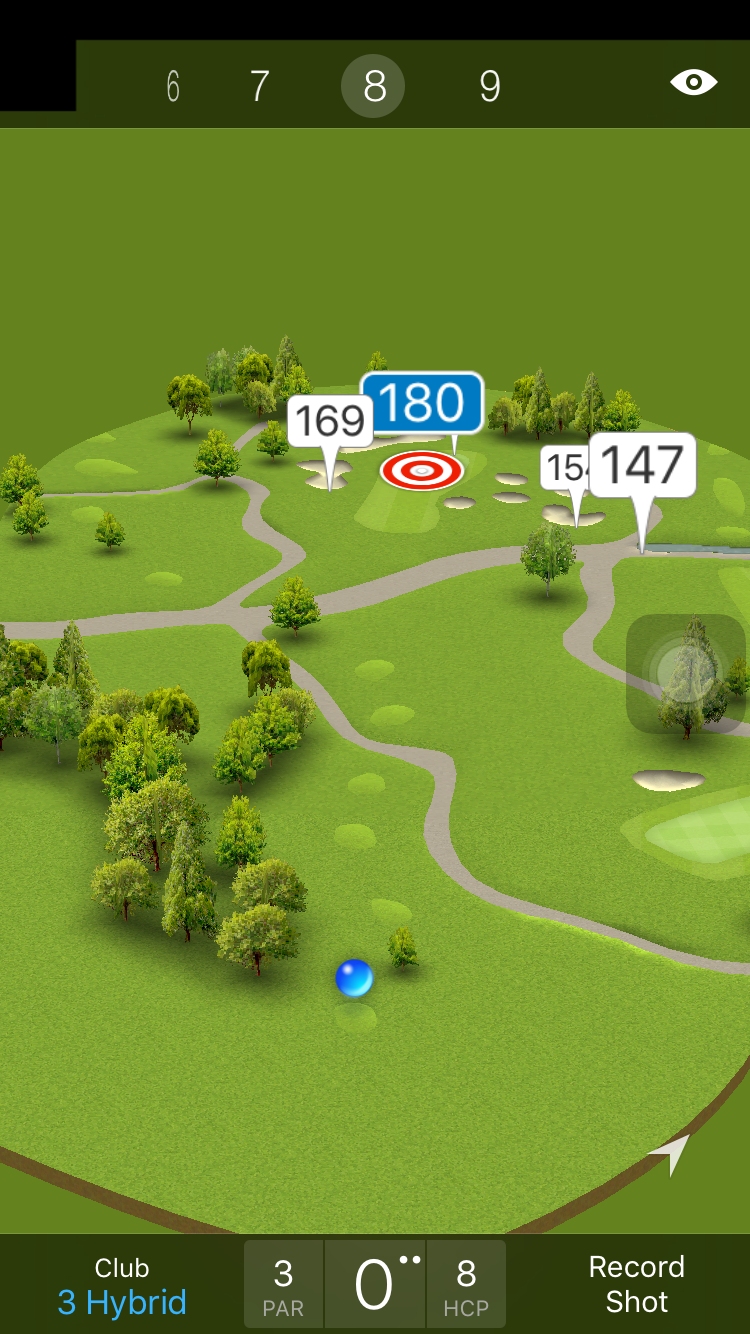Switch to hole 6
This screenshot has height=1334, width=750.
coord(173,87)
